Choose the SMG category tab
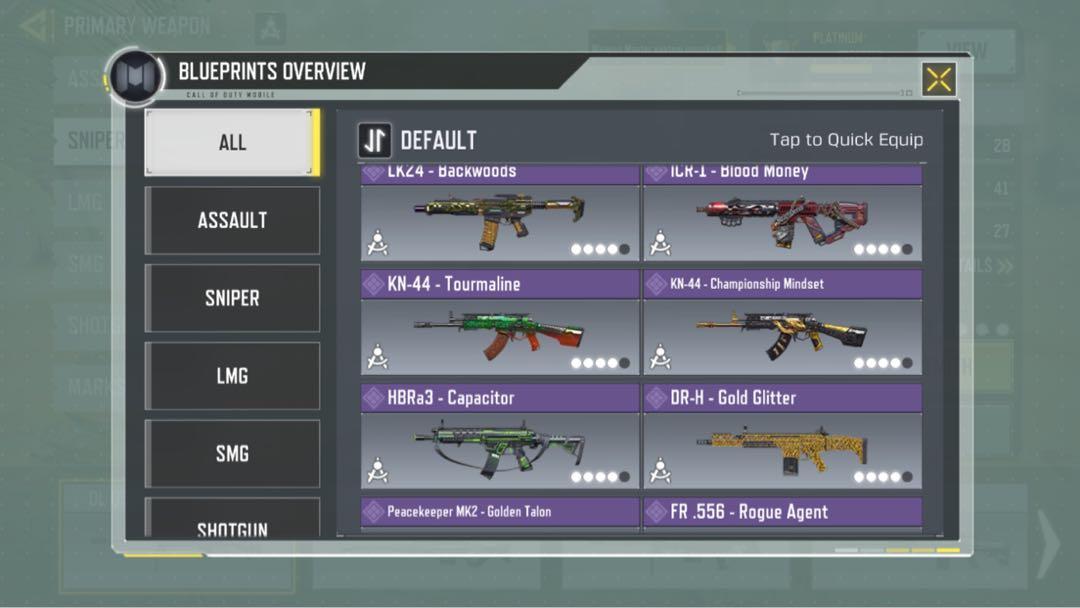The width and height of the screenshot is (1080, 608). click(x=232, y=454)
